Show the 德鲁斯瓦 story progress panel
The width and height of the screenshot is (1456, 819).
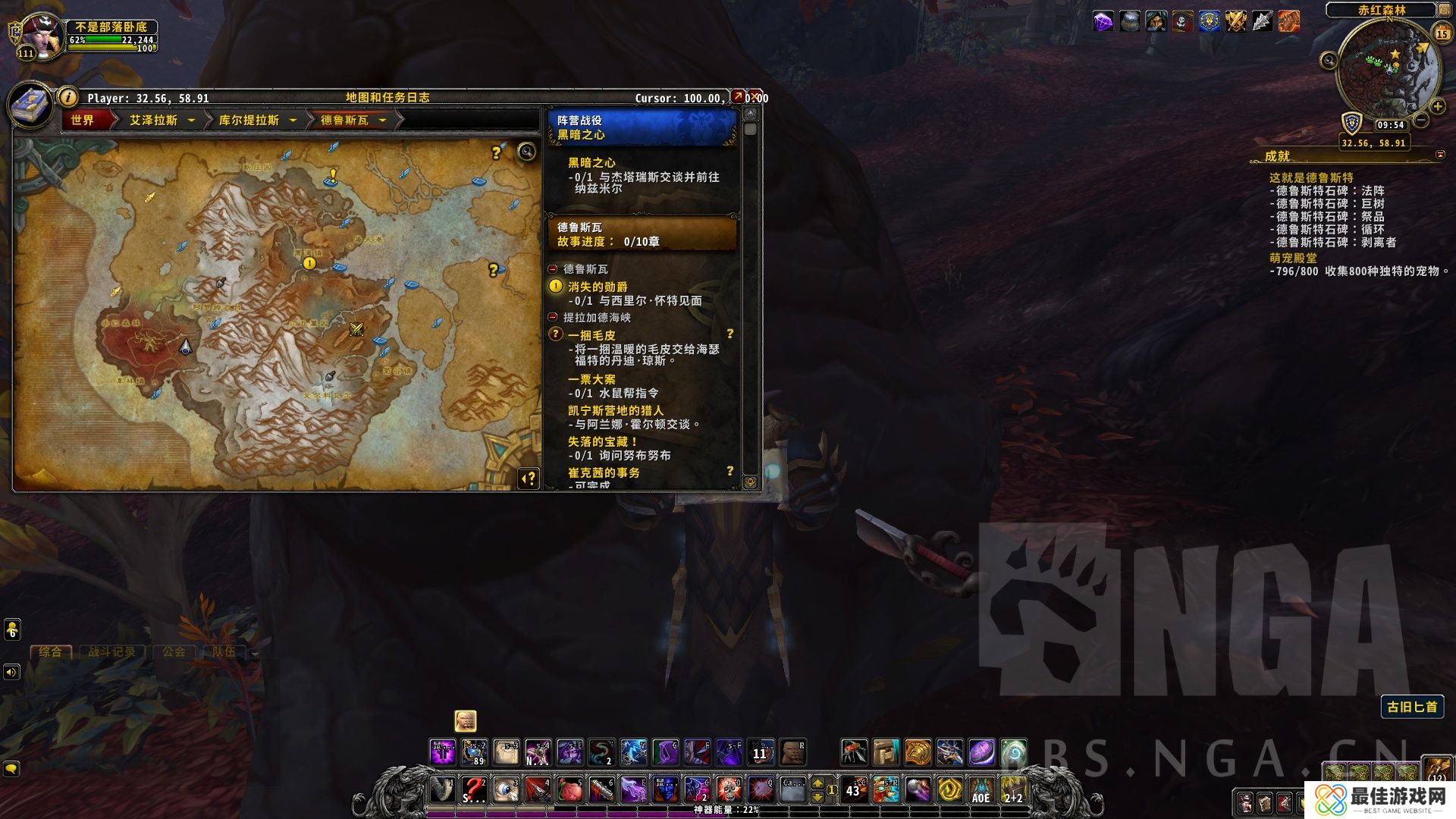[642, 234]
